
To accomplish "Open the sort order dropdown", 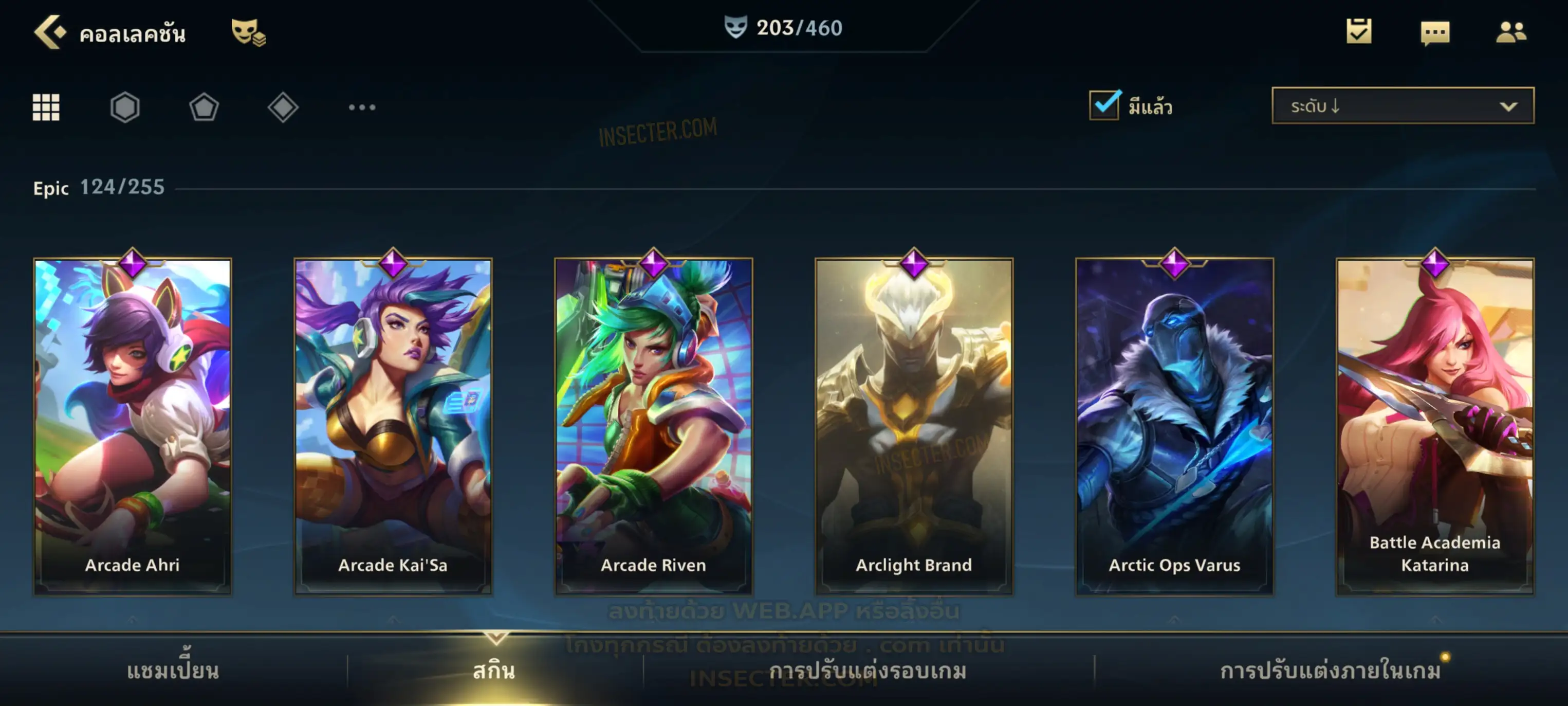I will [x=1403, y=106].
